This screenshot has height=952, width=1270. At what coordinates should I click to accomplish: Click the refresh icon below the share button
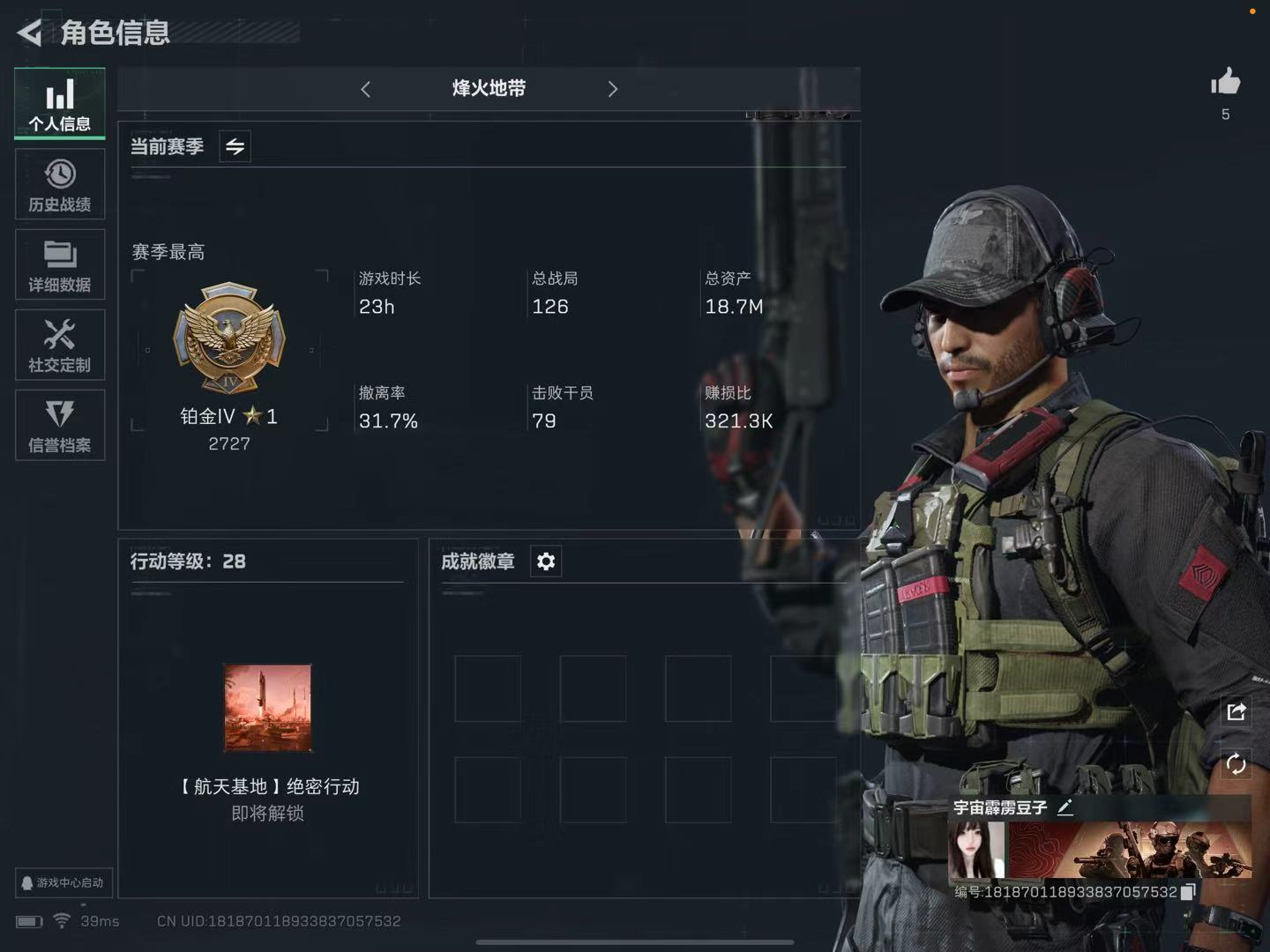pos(1236,765)
